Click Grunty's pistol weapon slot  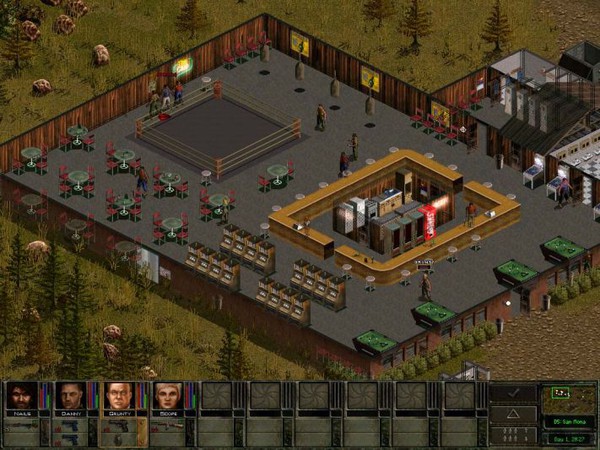click(118, 426)
